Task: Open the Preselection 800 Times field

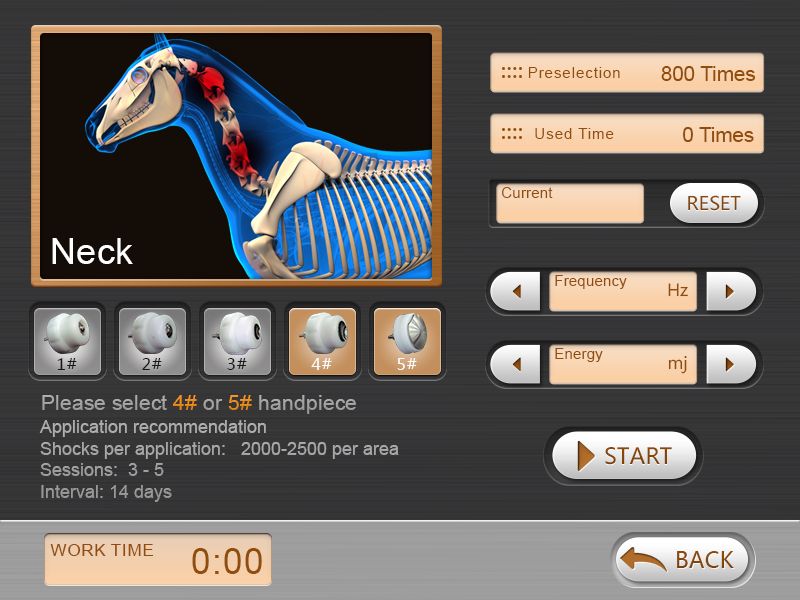Action: pyautogui.click(x=627, y=73)
